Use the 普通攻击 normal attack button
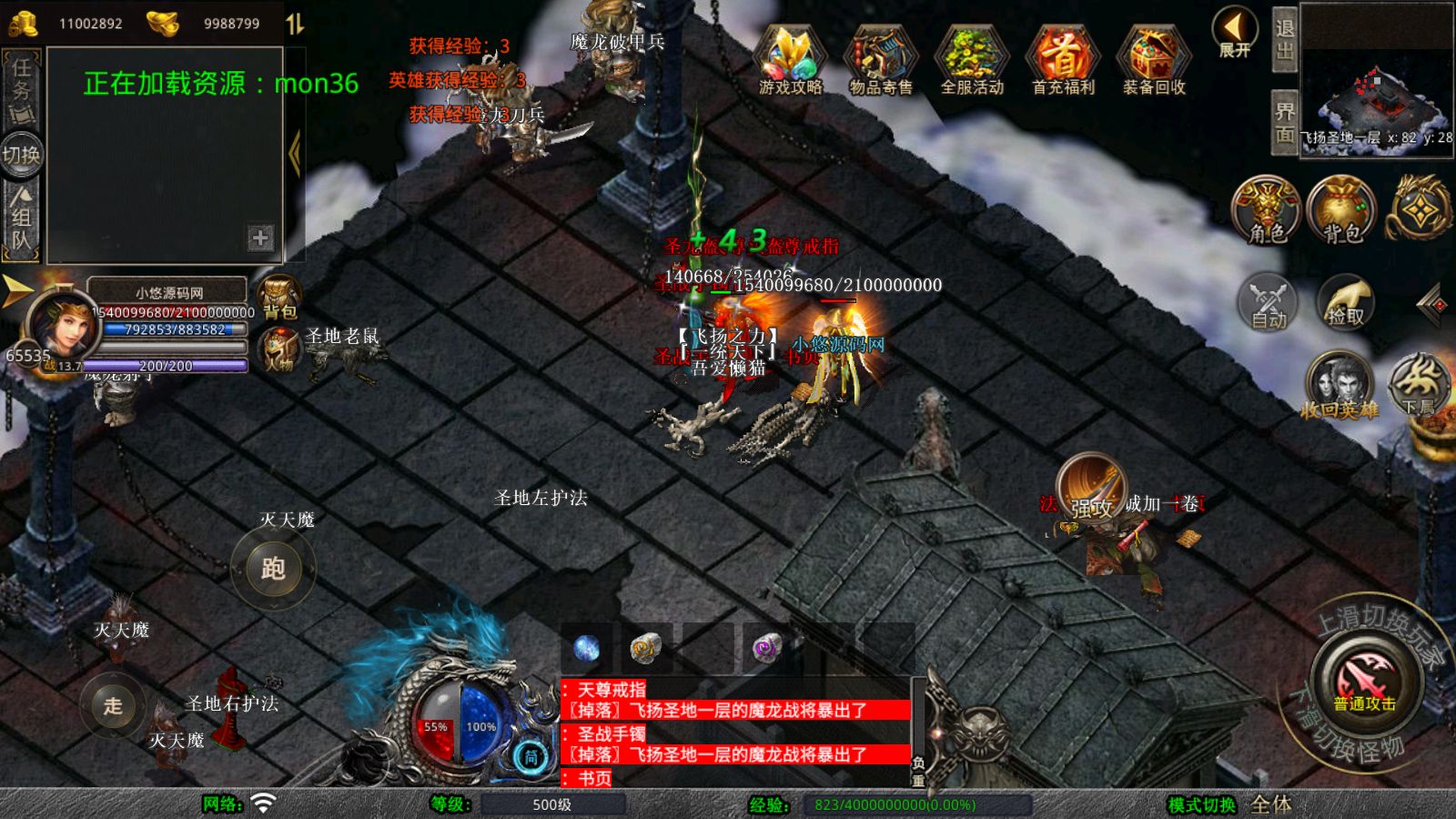Image resolution: width=1456 pixels, height=819 pixels. click(1364, 682)
